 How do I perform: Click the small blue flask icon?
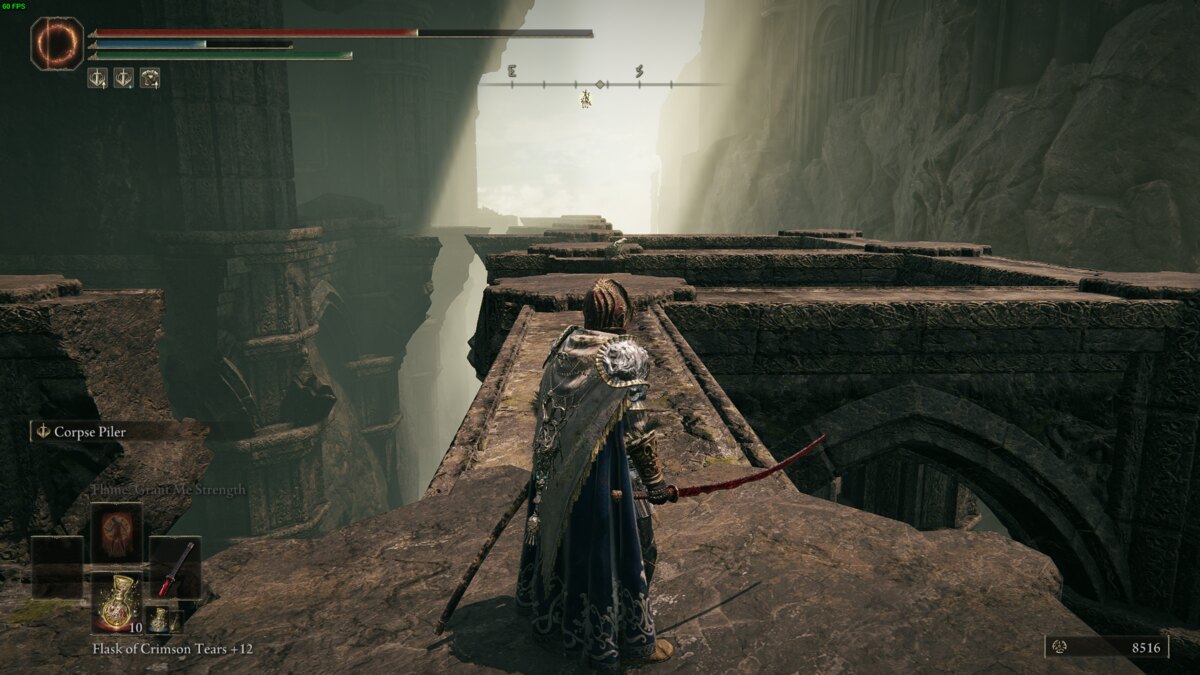(158, 619)
